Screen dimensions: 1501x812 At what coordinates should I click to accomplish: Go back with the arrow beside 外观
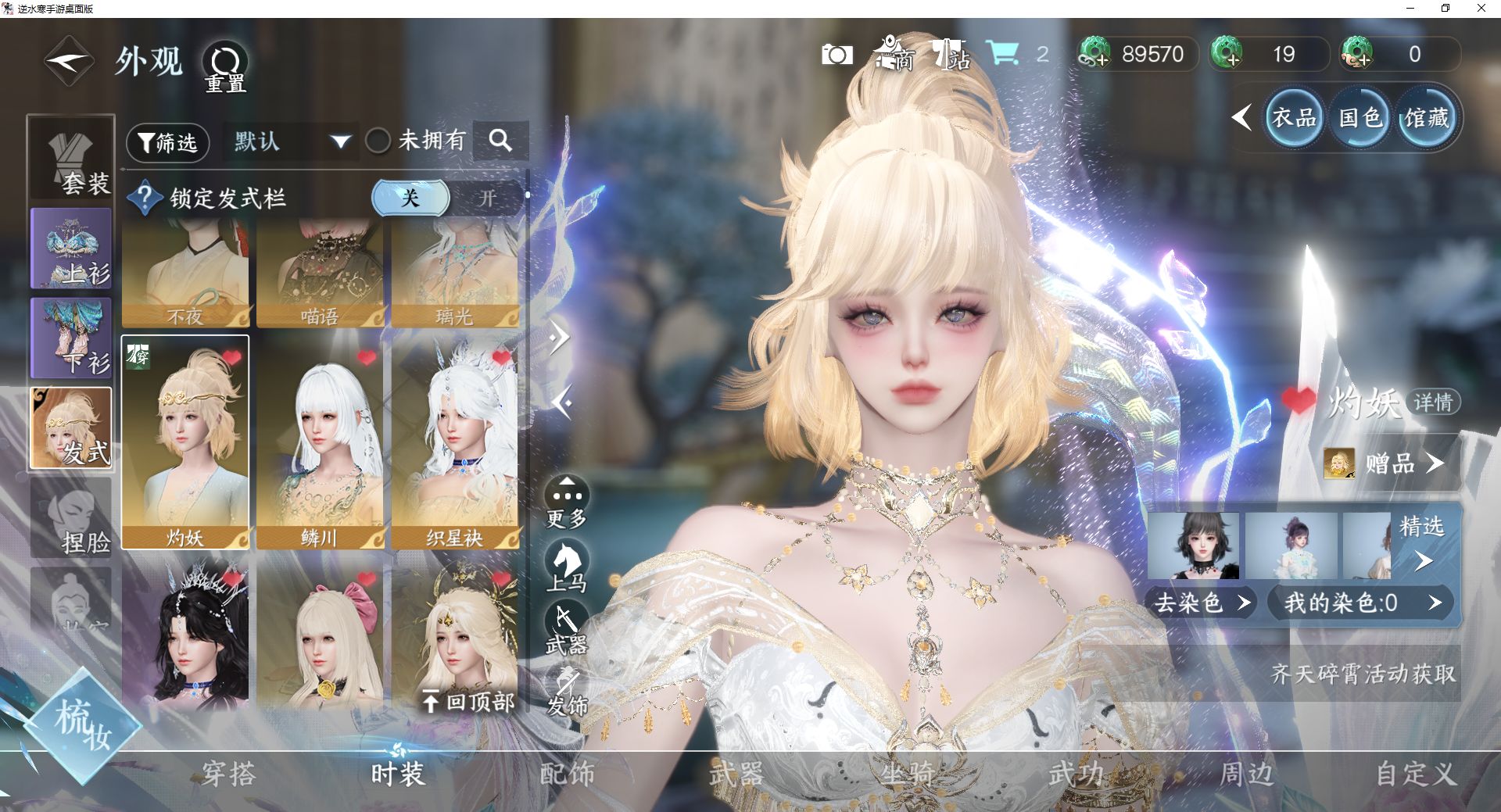point(69,61)
